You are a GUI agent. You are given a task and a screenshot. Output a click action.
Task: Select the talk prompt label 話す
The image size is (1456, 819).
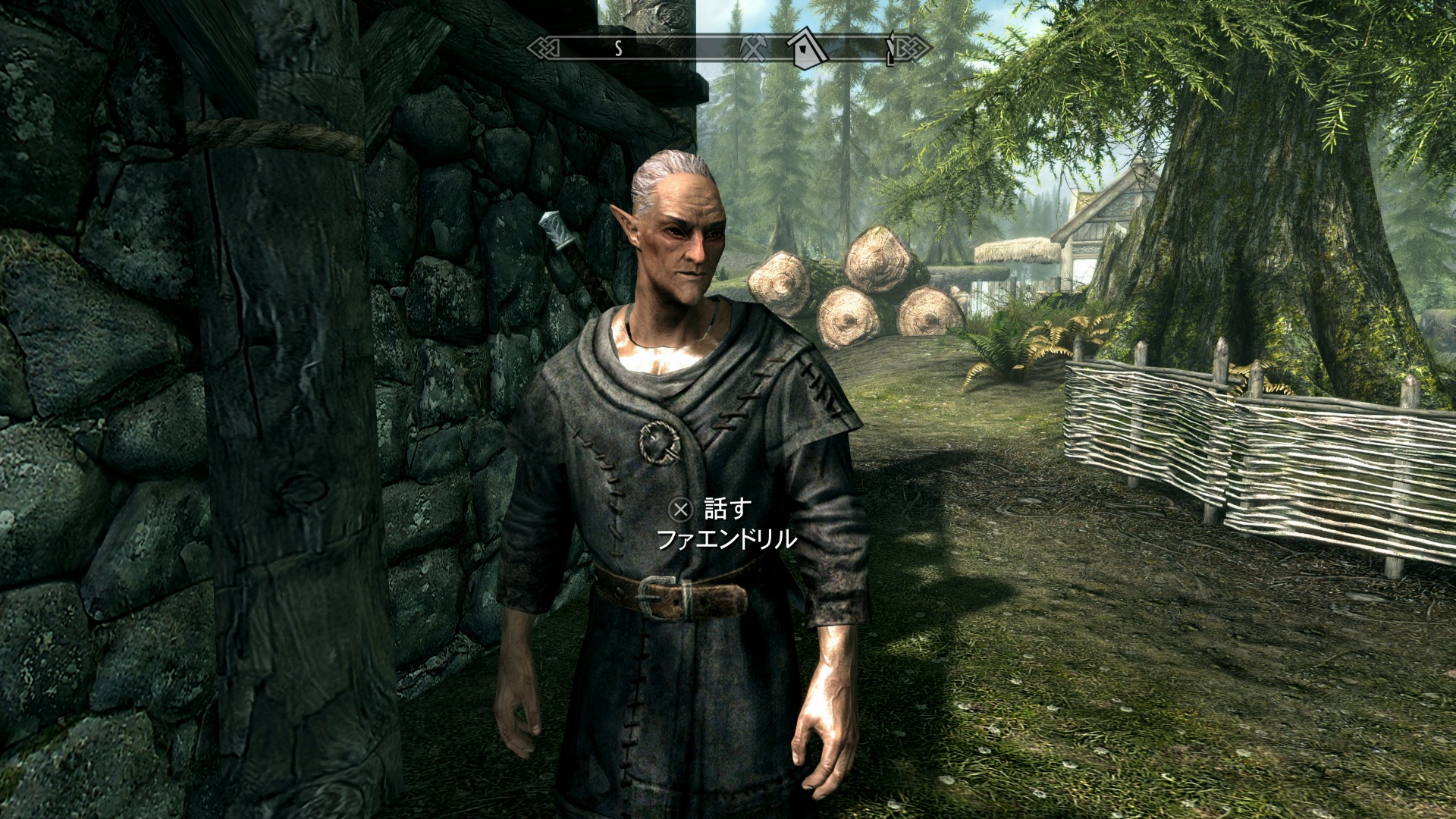click(727, 509)
